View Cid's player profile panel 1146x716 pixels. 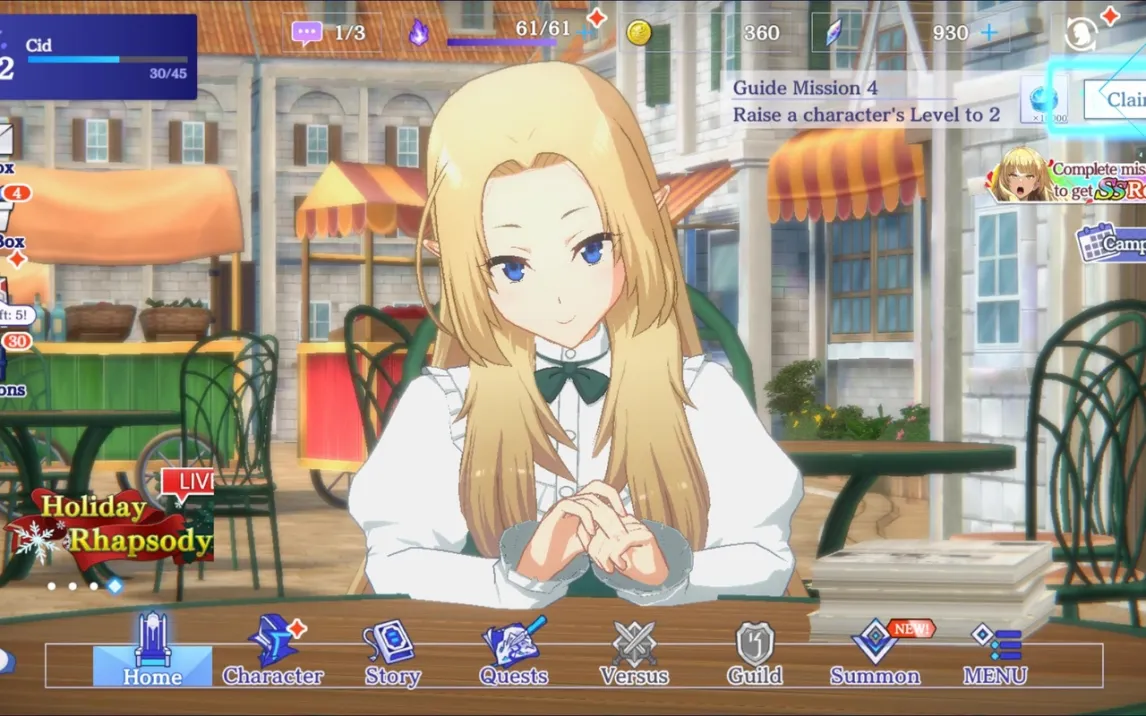point(98,57)
